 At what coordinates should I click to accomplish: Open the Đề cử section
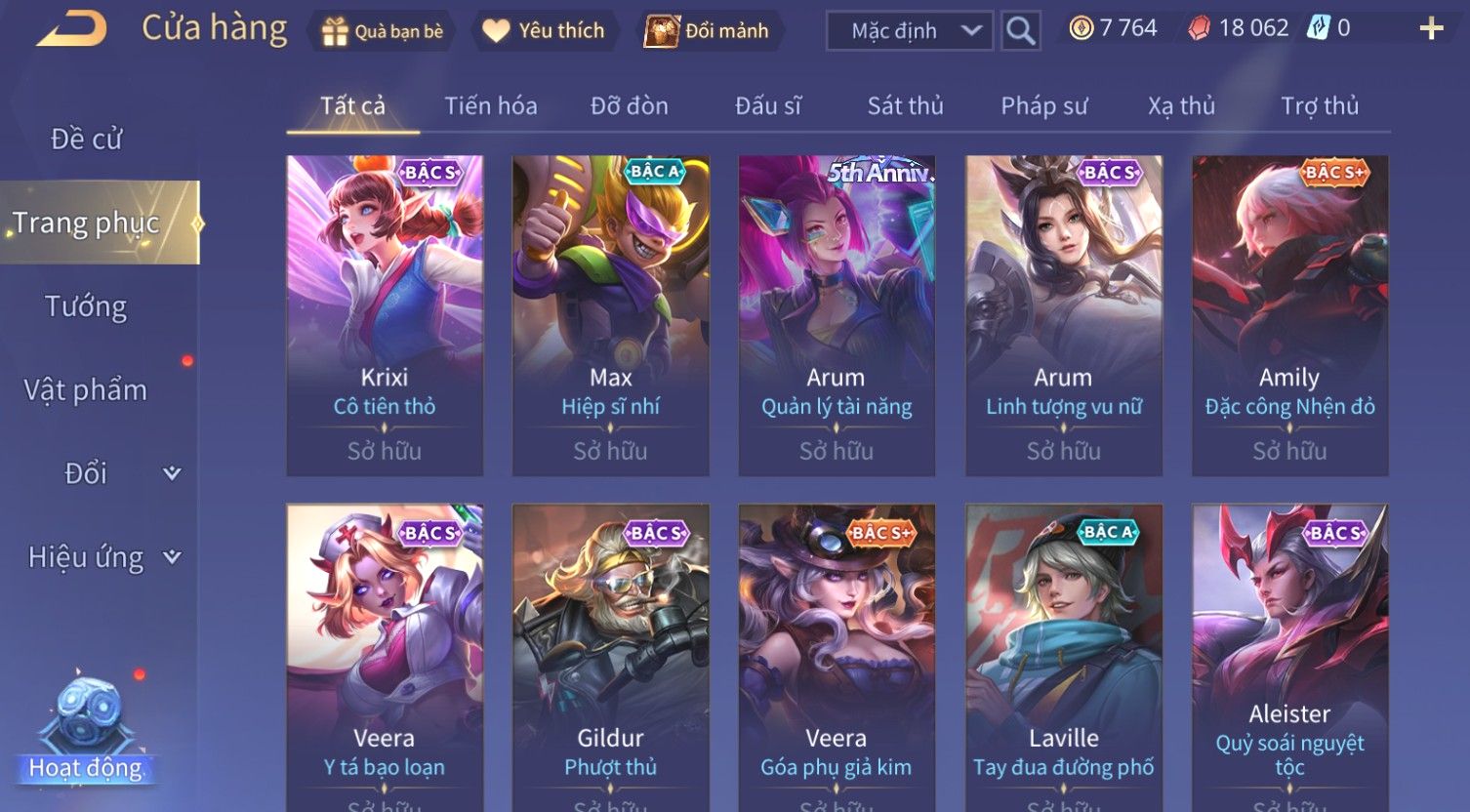(x=87, y=140)
